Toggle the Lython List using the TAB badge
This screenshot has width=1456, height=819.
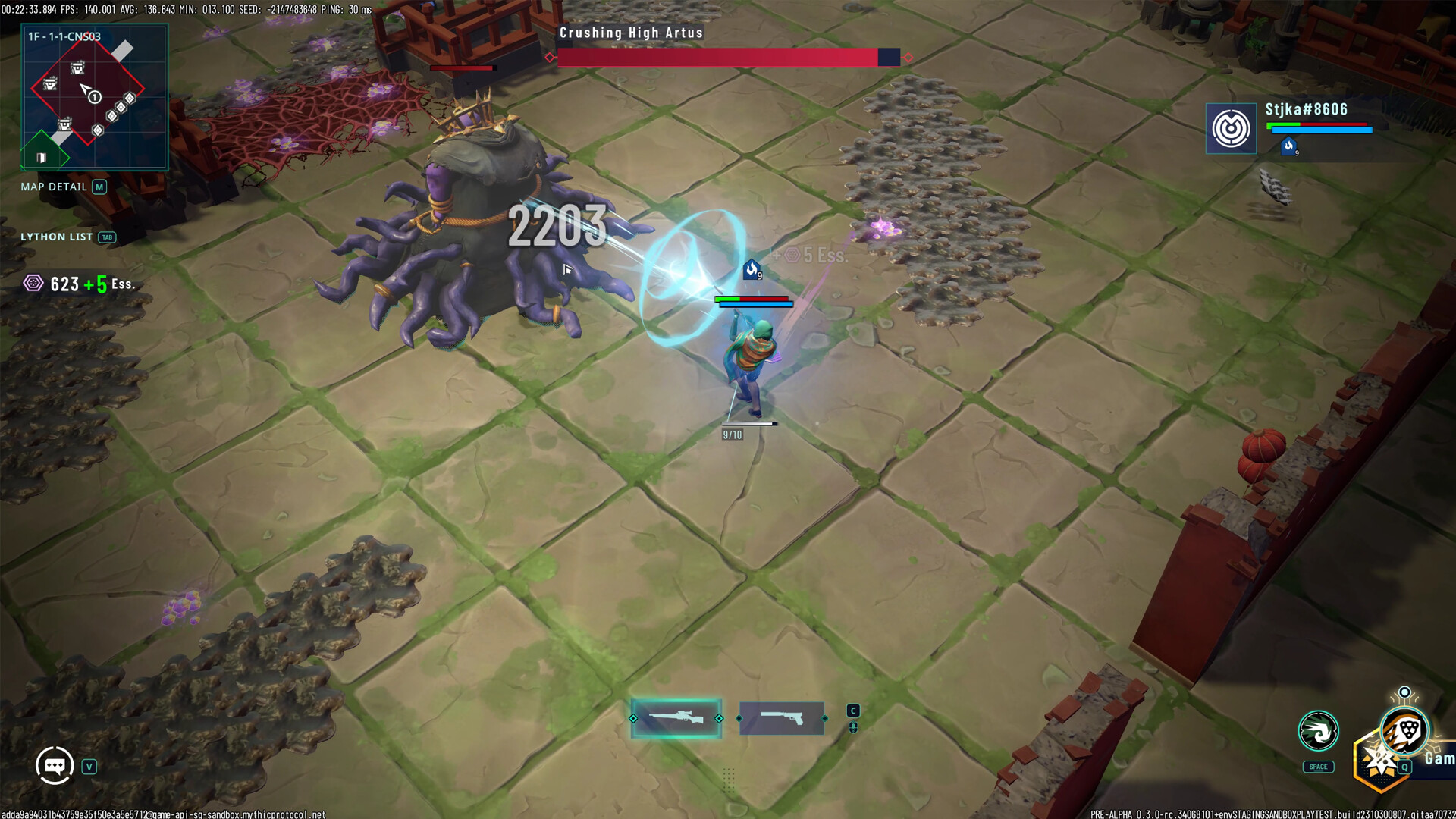[x=107, y=237]
